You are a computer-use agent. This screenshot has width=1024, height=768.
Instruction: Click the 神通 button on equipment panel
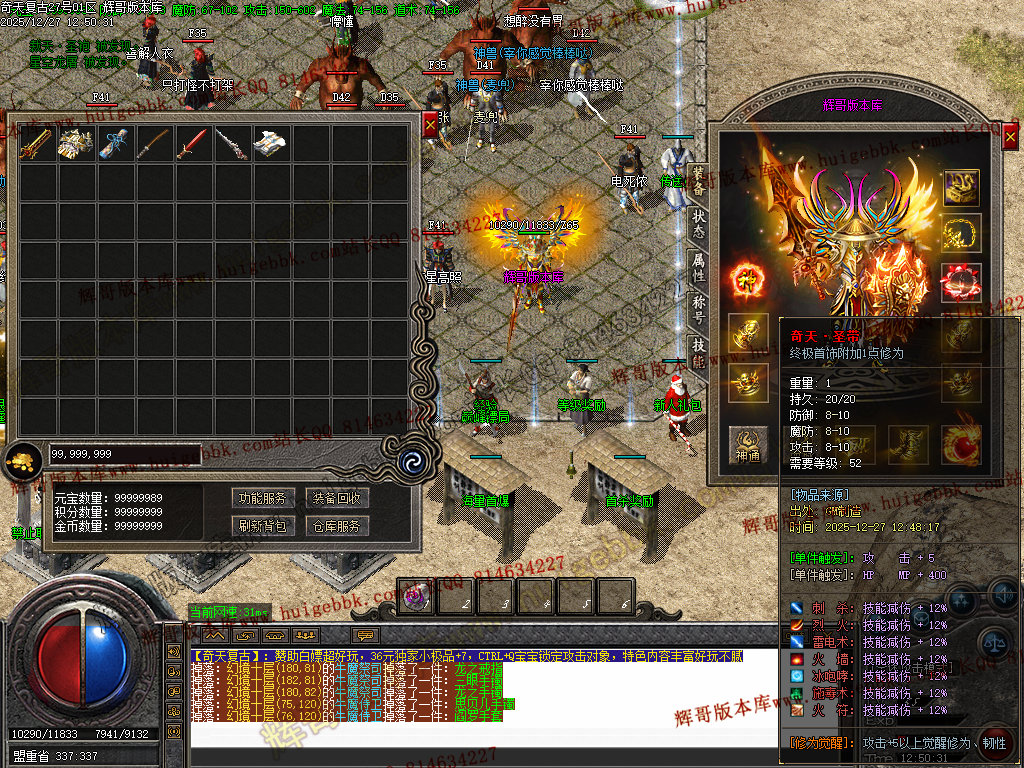tap(746, 444)
